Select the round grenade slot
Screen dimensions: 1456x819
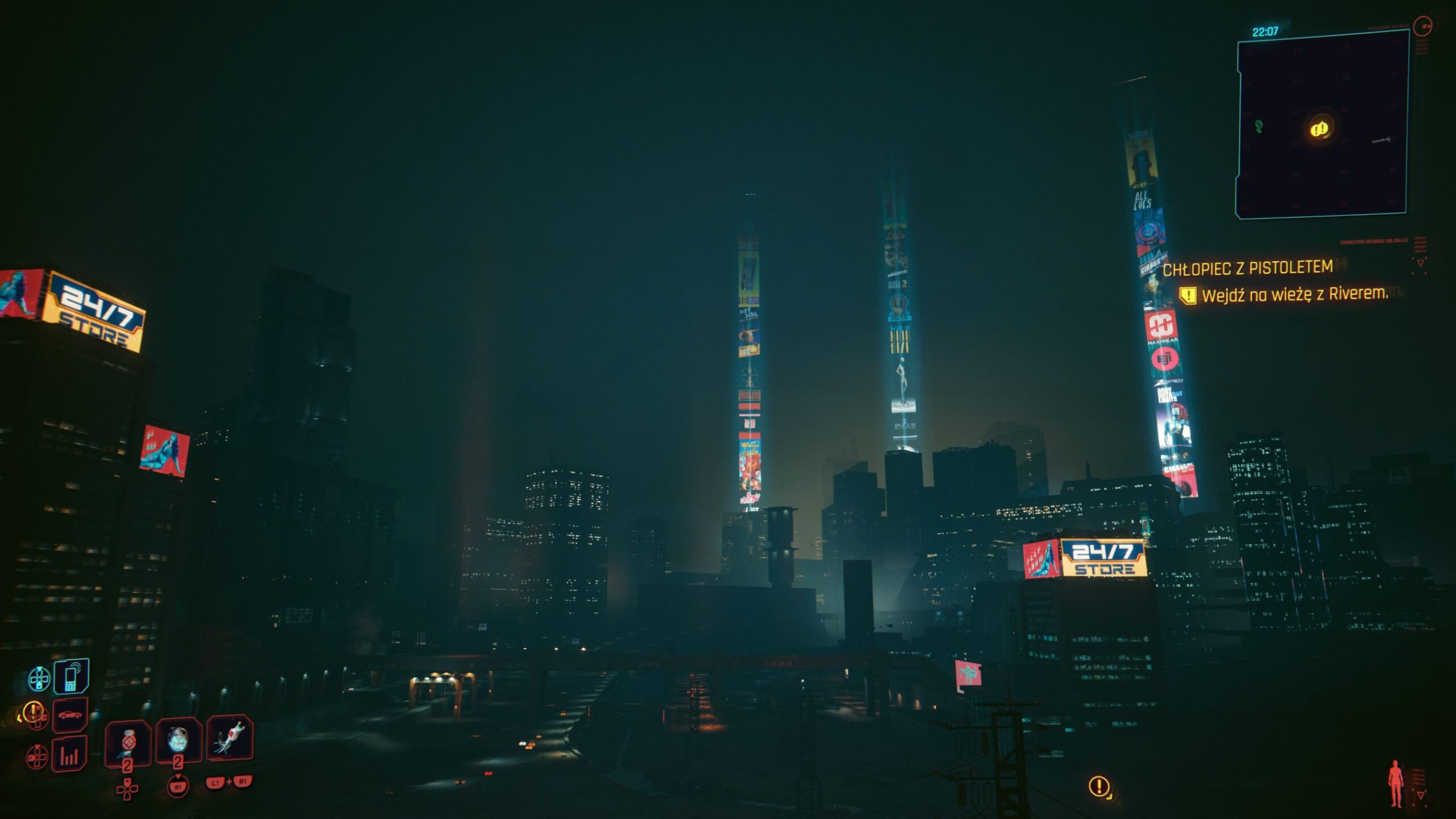coord(179,740)
